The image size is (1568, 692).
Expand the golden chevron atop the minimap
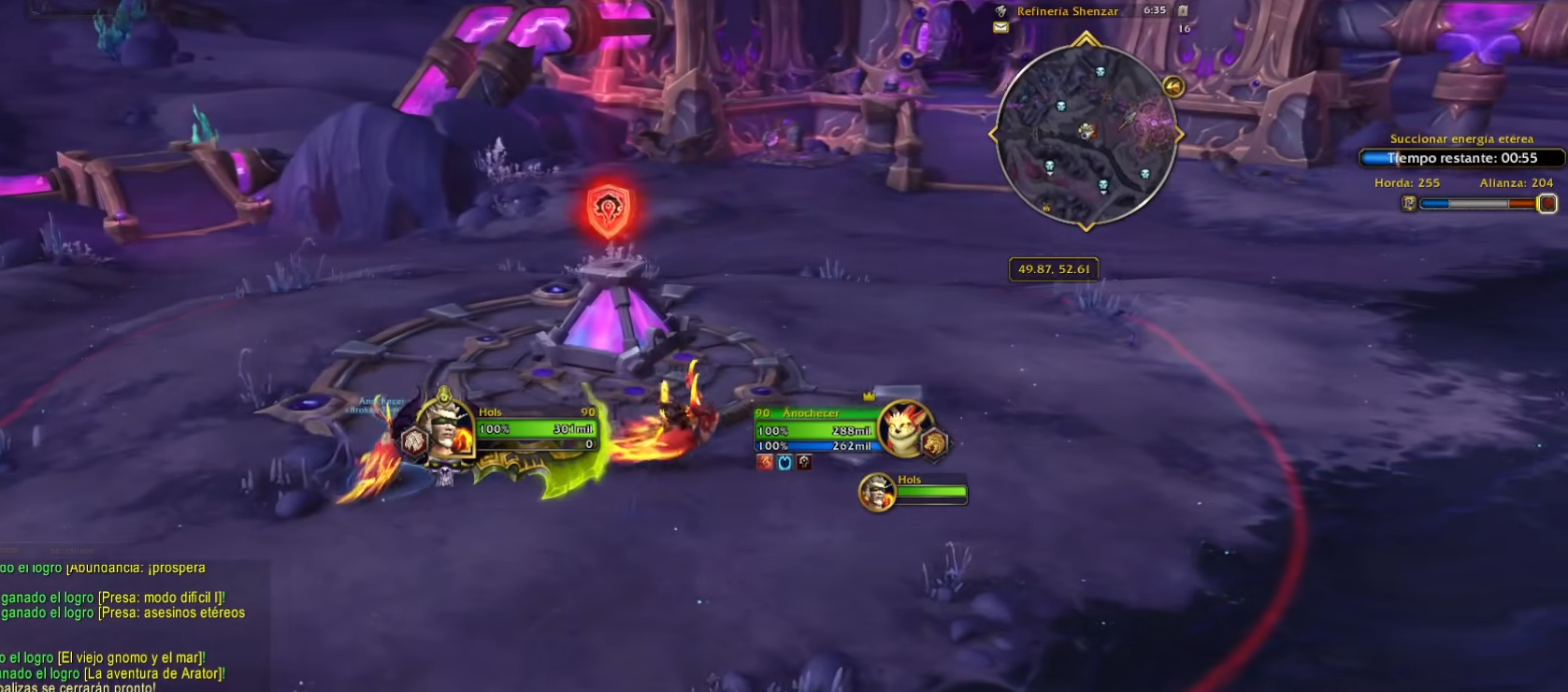[1085, 36]
